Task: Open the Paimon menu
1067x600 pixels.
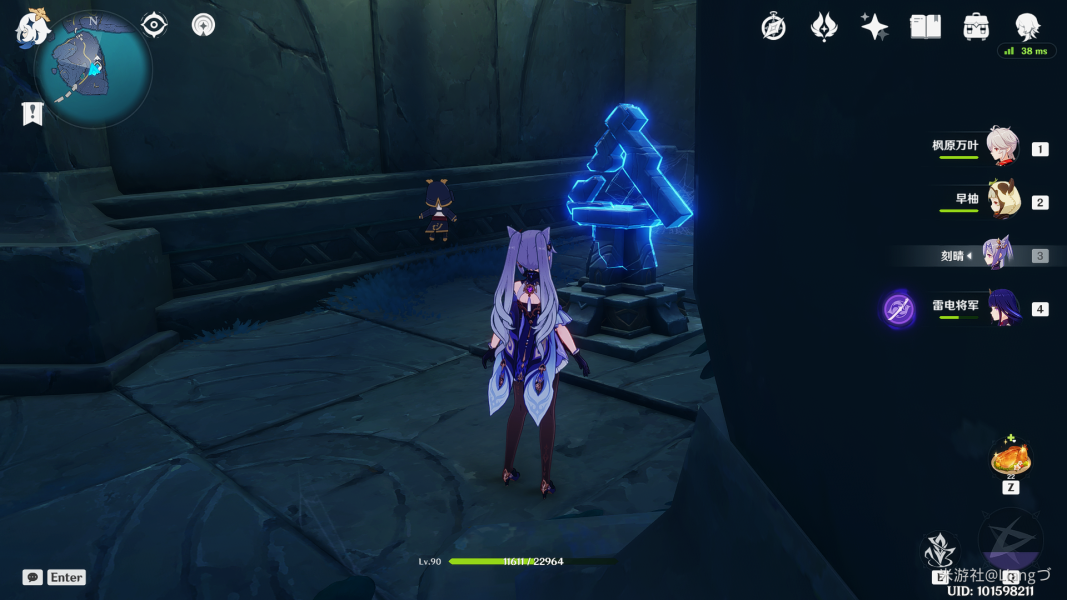Action: click(32, 27)
